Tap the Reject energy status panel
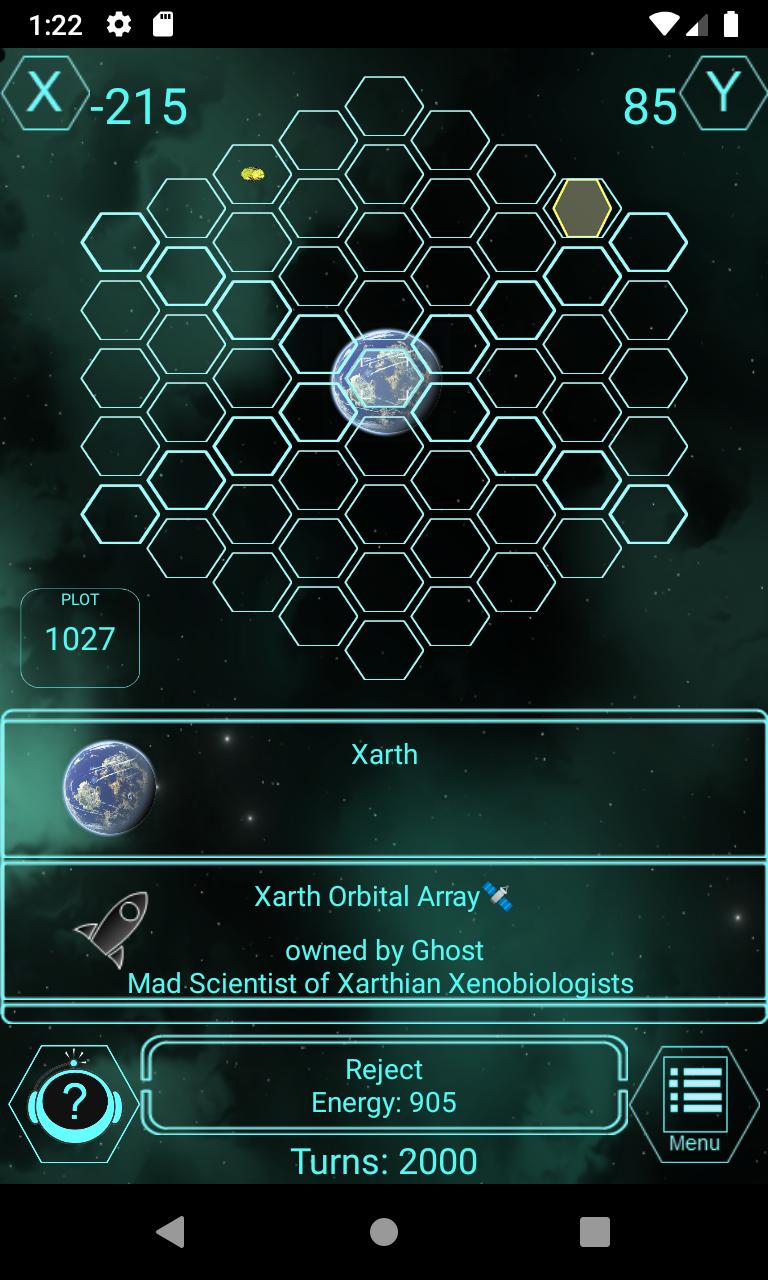 [x=384, y=1086]
